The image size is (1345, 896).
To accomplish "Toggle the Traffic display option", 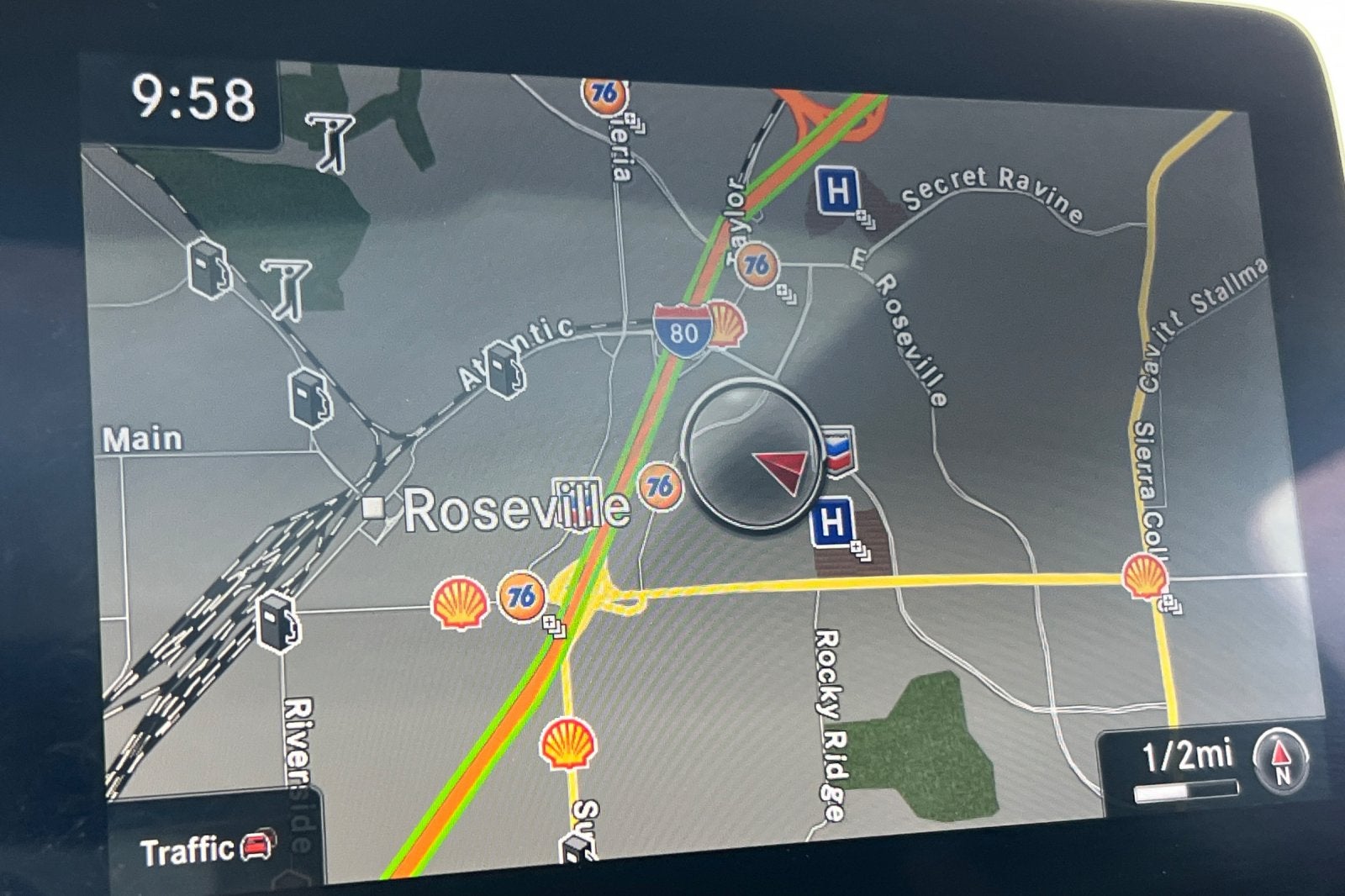I will 187,848.
